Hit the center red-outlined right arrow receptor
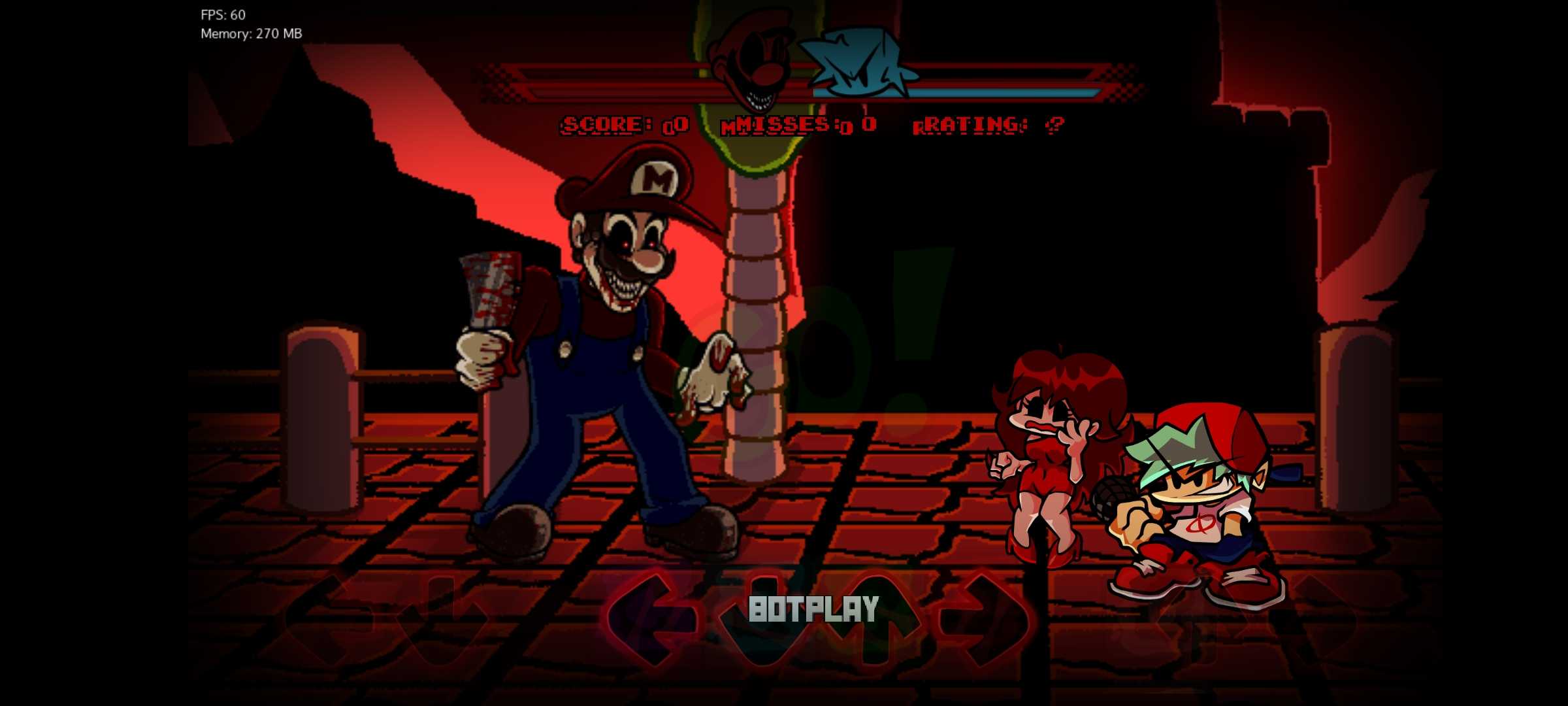Image resolution: width=1568 pixels, height=706 pixels. [983, 619]
